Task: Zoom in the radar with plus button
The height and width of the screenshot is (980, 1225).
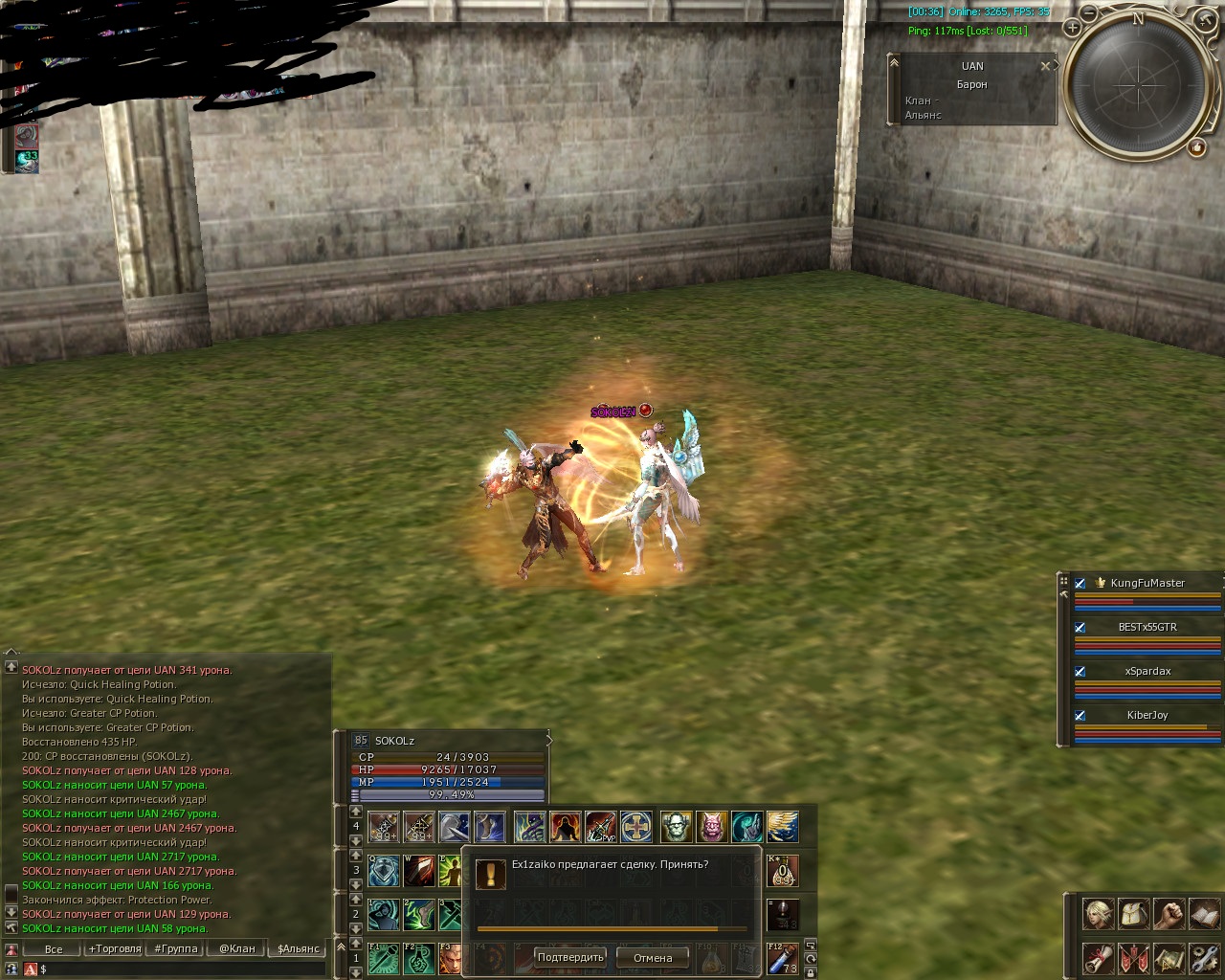Action: [1072, 28]
